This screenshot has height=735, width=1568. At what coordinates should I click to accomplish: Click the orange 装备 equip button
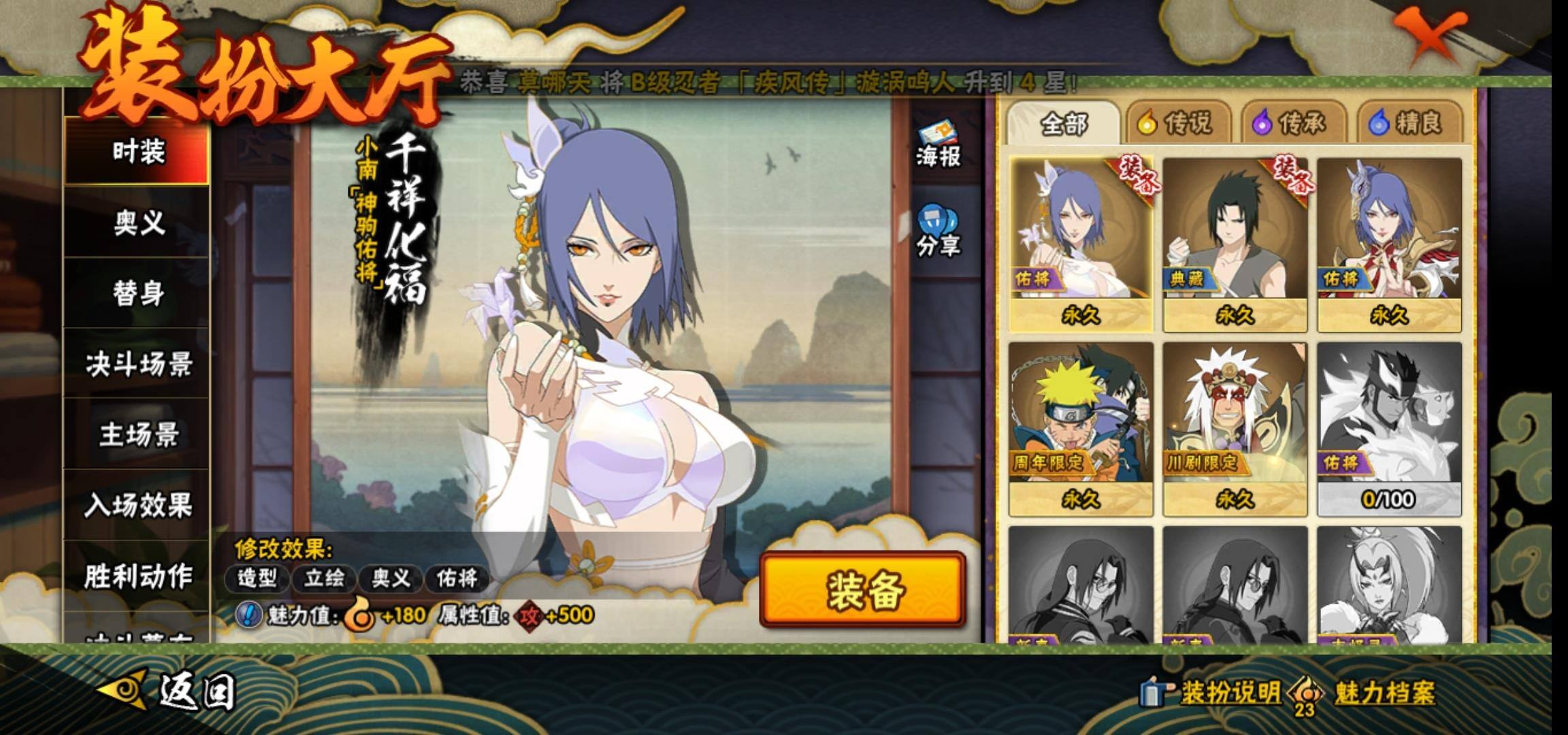[x=863, y=589]
